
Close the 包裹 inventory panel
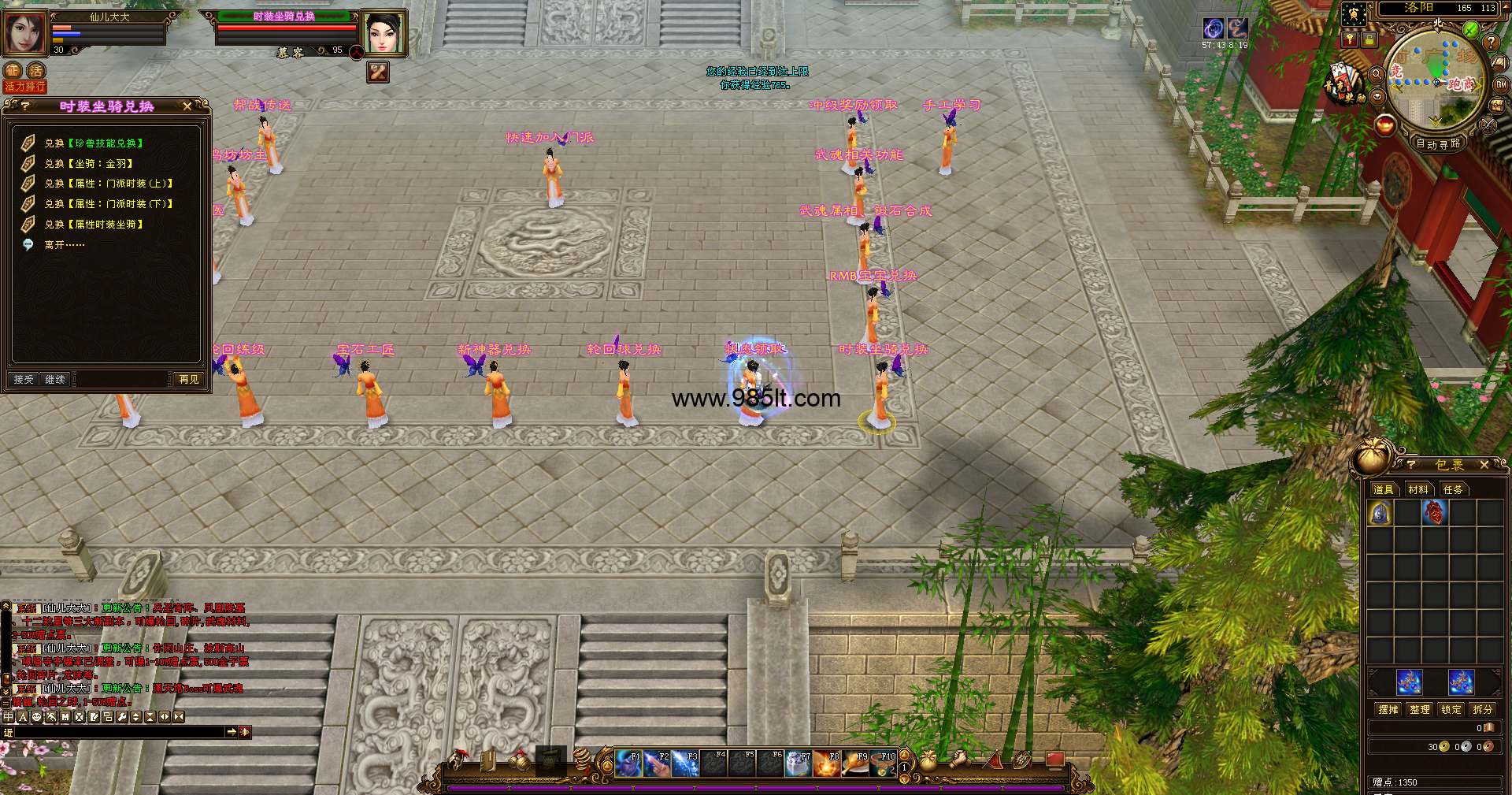coord(1484,465)
